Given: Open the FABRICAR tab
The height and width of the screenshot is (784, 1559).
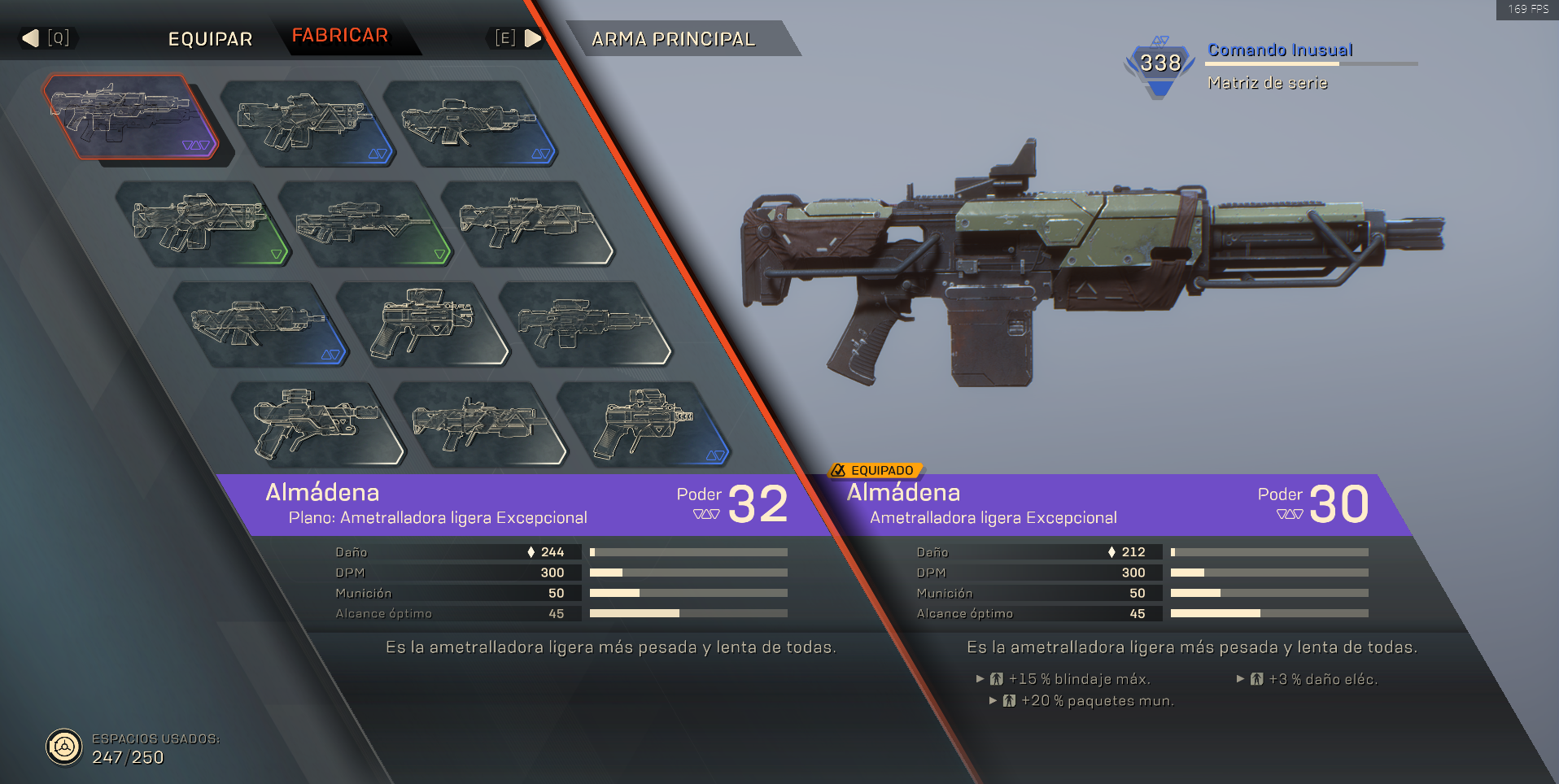Looking at the screenshot, I should tap(340, 36).
